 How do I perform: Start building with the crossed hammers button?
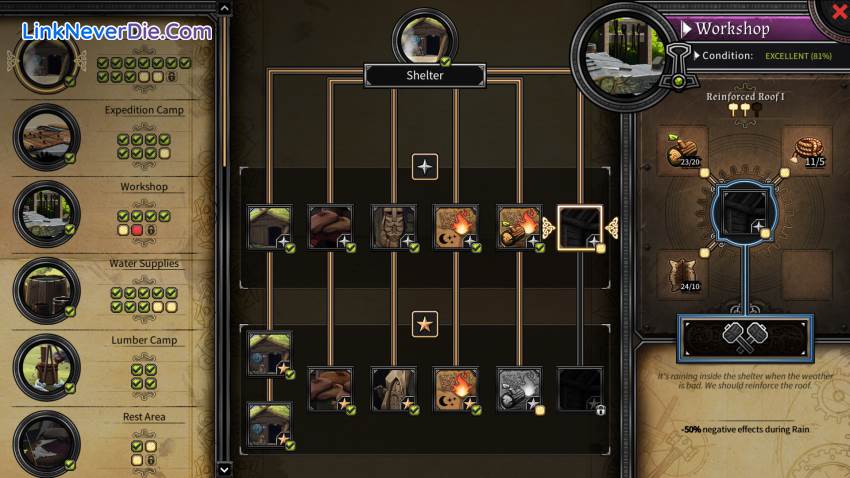(x=745, y=337)
